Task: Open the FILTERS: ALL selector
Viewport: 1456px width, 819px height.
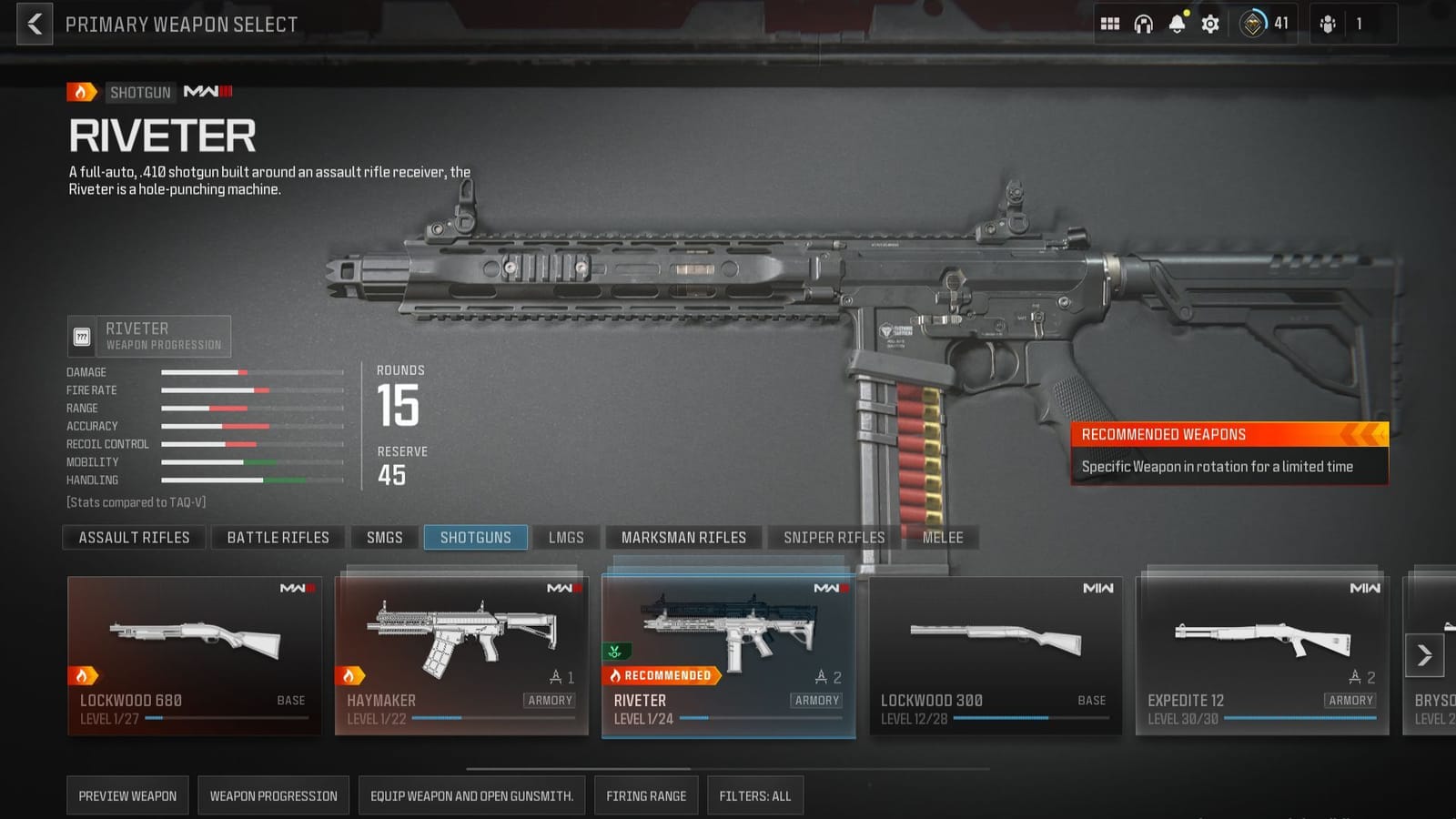Action: [754, 794]
